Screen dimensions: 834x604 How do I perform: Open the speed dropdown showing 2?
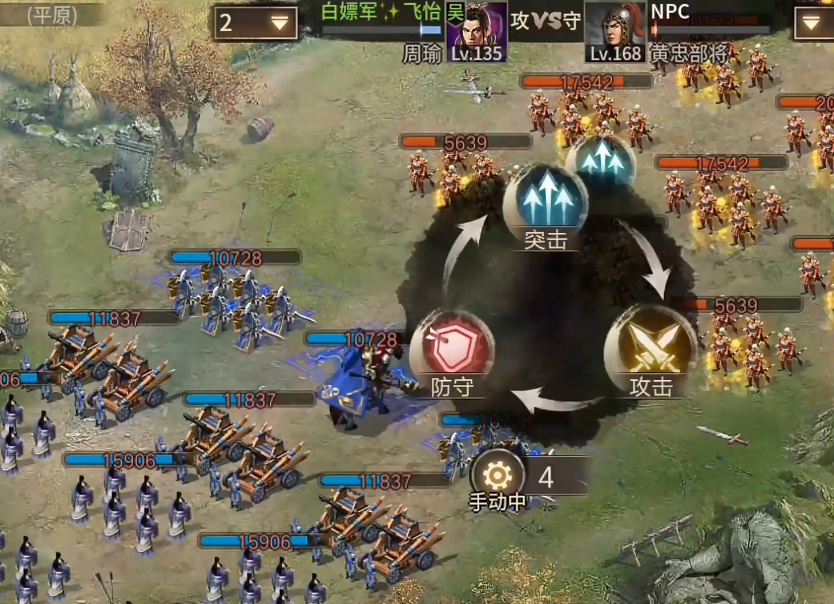pyautogui.click(x=255, y=23)
